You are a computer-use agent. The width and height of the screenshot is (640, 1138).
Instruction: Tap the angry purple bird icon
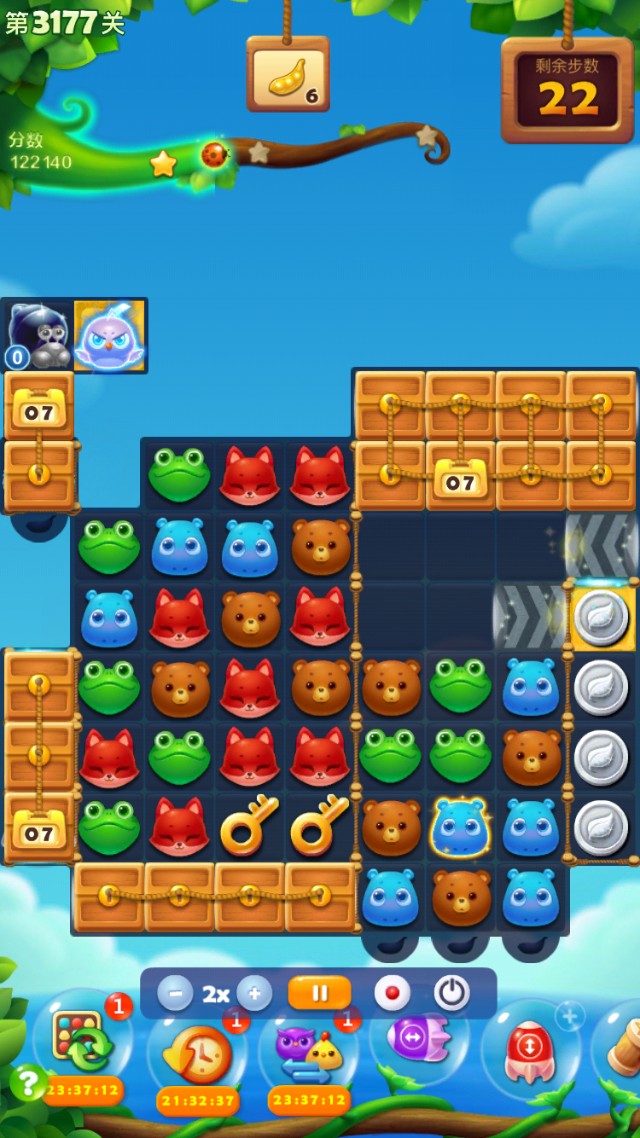tap(109, 336)
